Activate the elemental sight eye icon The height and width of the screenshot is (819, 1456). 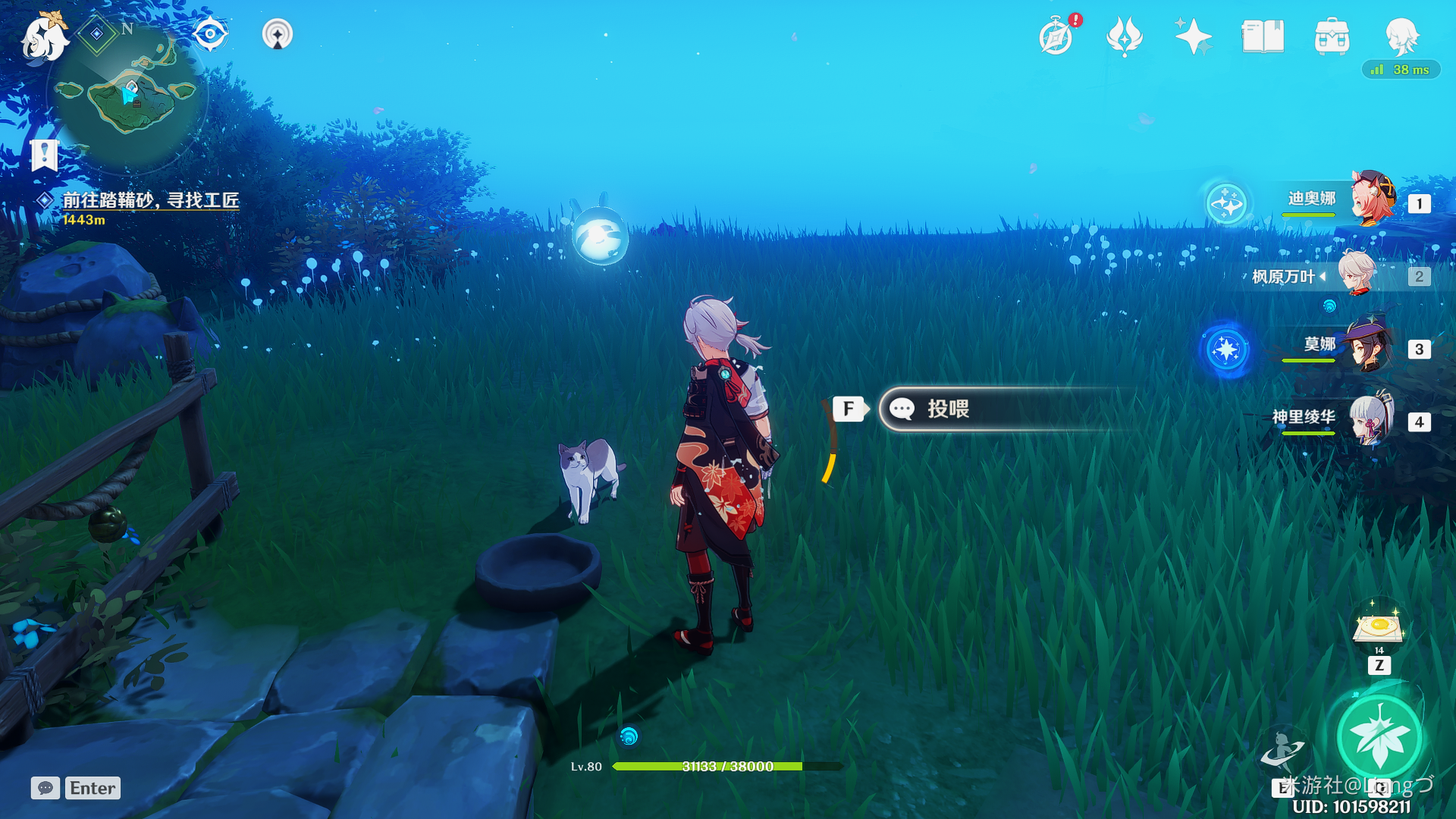pos(210,34)
